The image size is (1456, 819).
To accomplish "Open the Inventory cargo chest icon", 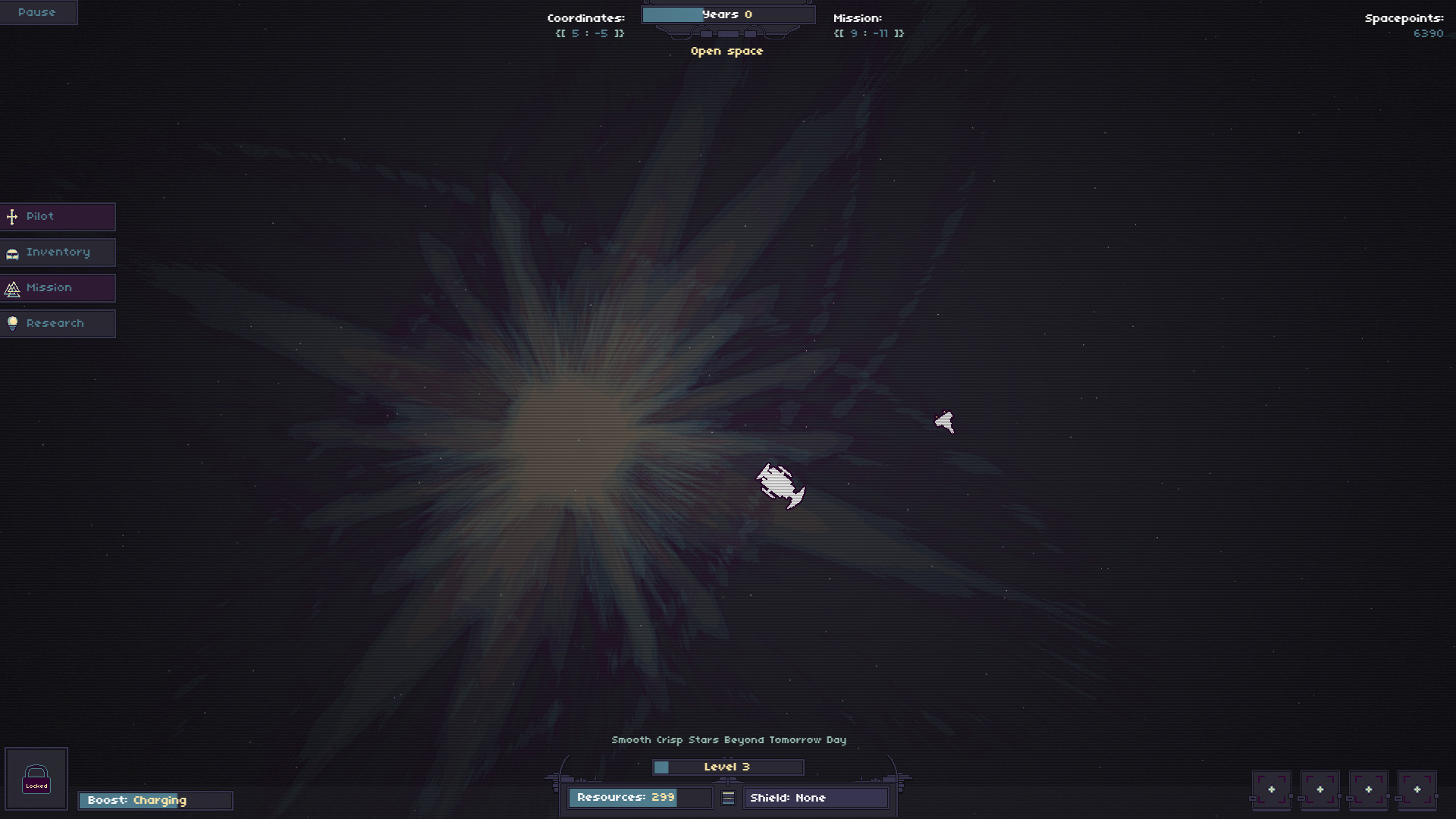I will coord(12,253).
